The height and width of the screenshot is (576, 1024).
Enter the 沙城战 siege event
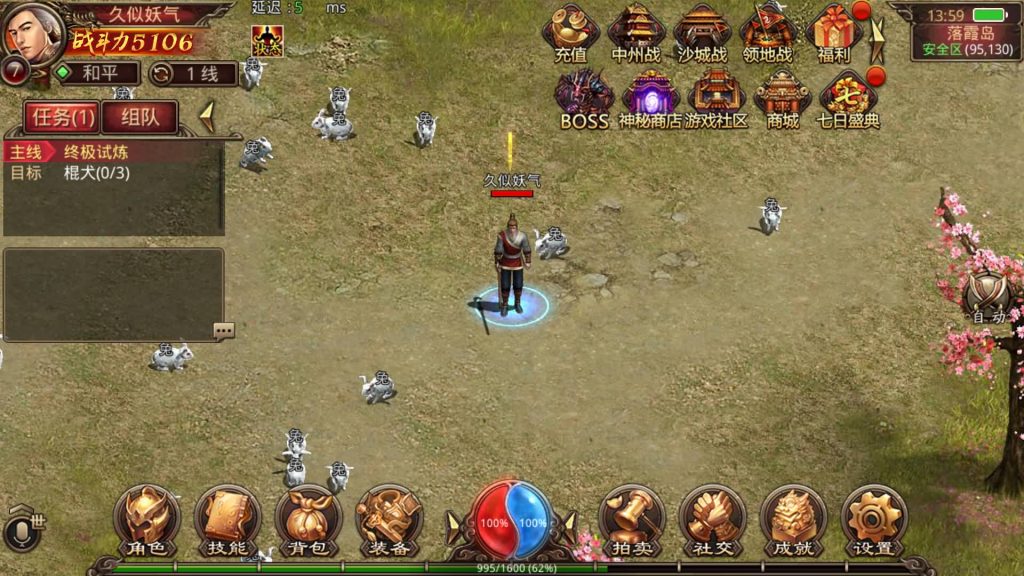(x=703, y=33)
